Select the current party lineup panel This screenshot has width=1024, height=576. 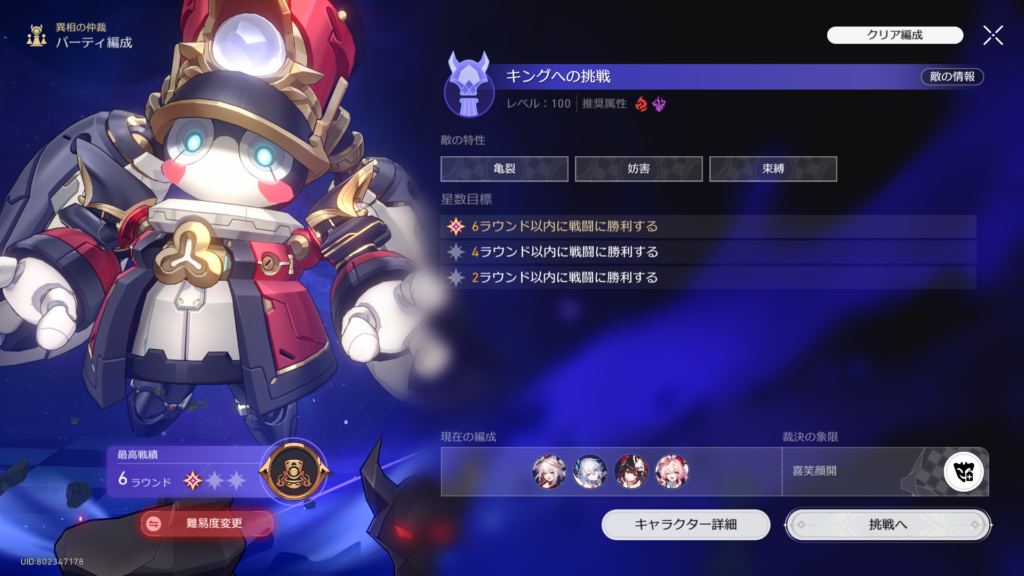click(610, 472)
